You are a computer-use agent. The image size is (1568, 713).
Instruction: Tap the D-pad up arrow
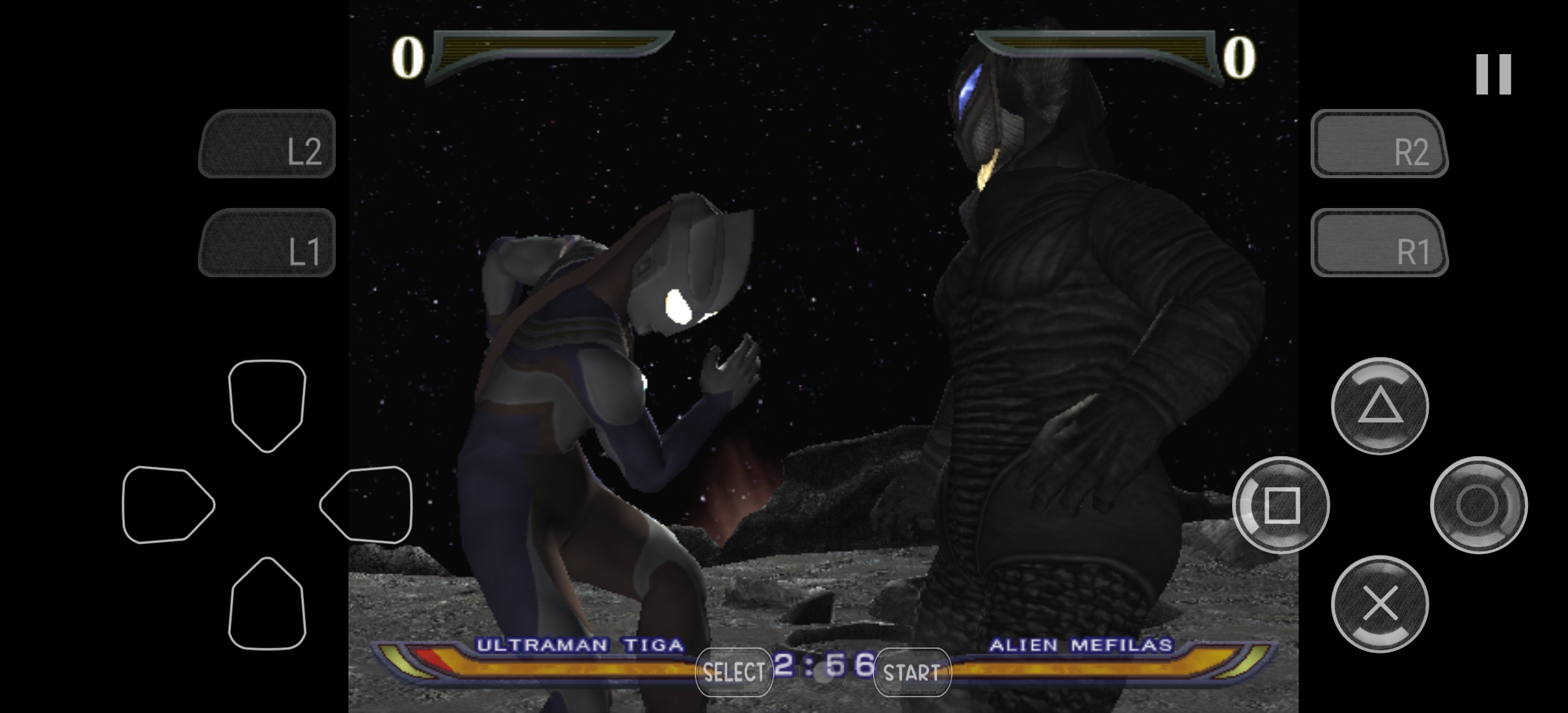(267, 404)
